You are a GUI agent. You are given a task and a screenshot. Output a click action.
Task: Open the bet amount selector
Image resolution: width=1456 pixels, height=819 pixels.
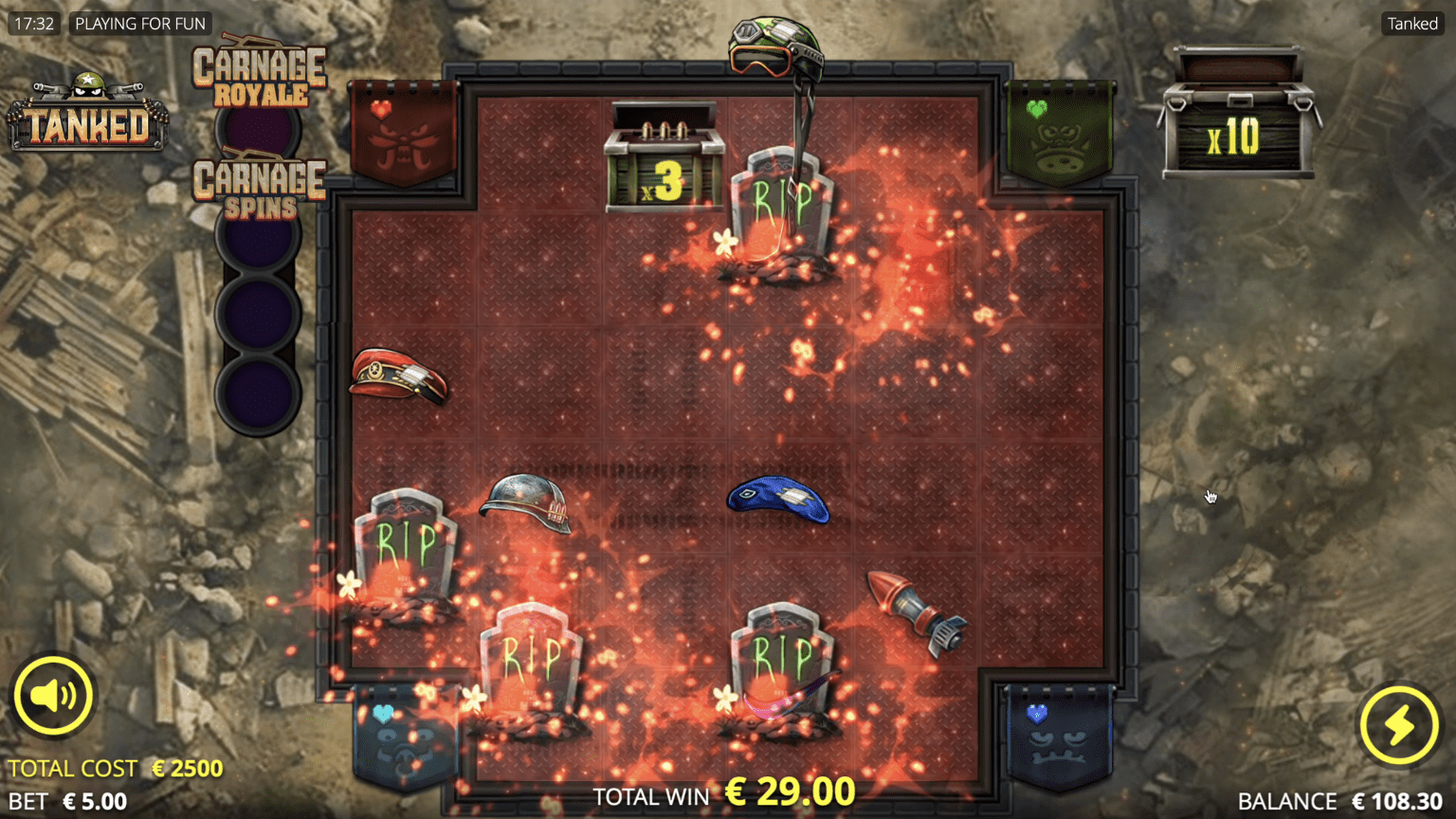coord(68,801)
